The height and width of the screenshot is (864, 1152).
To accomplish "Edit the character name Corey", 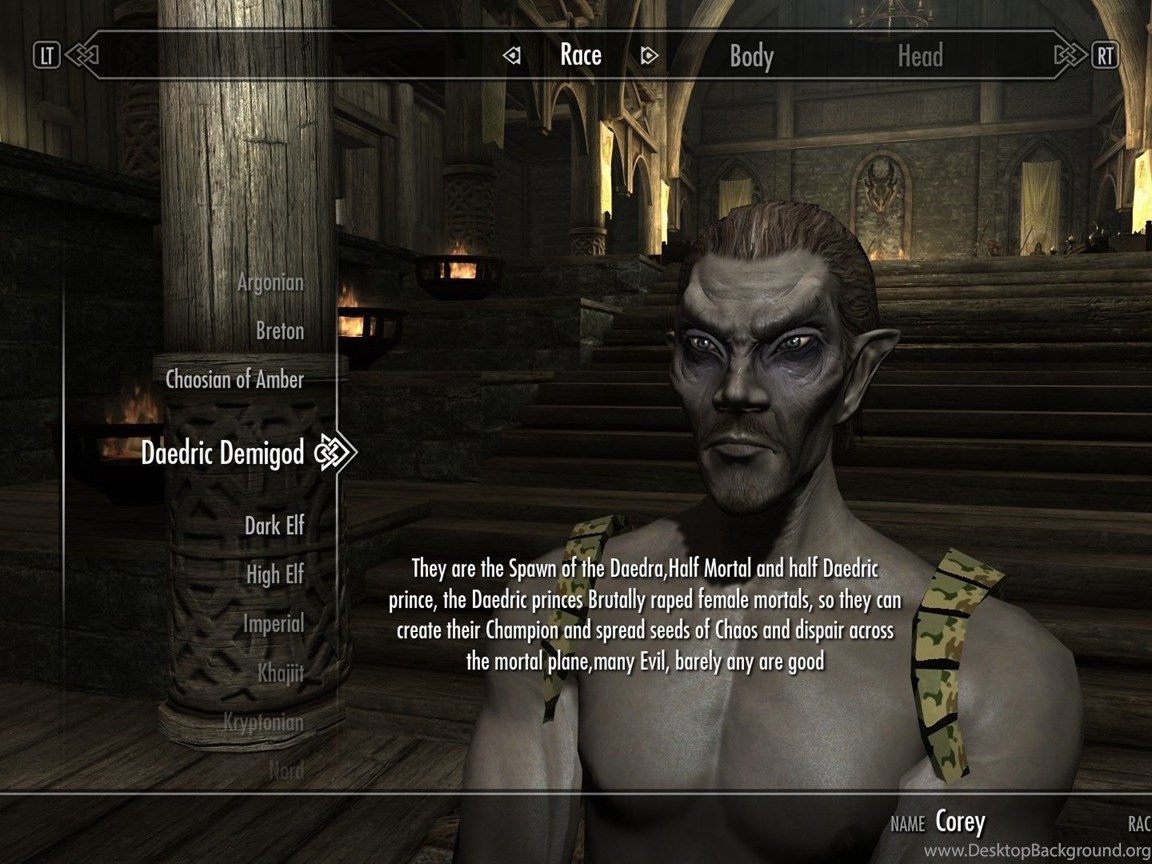I will point(960,823).
